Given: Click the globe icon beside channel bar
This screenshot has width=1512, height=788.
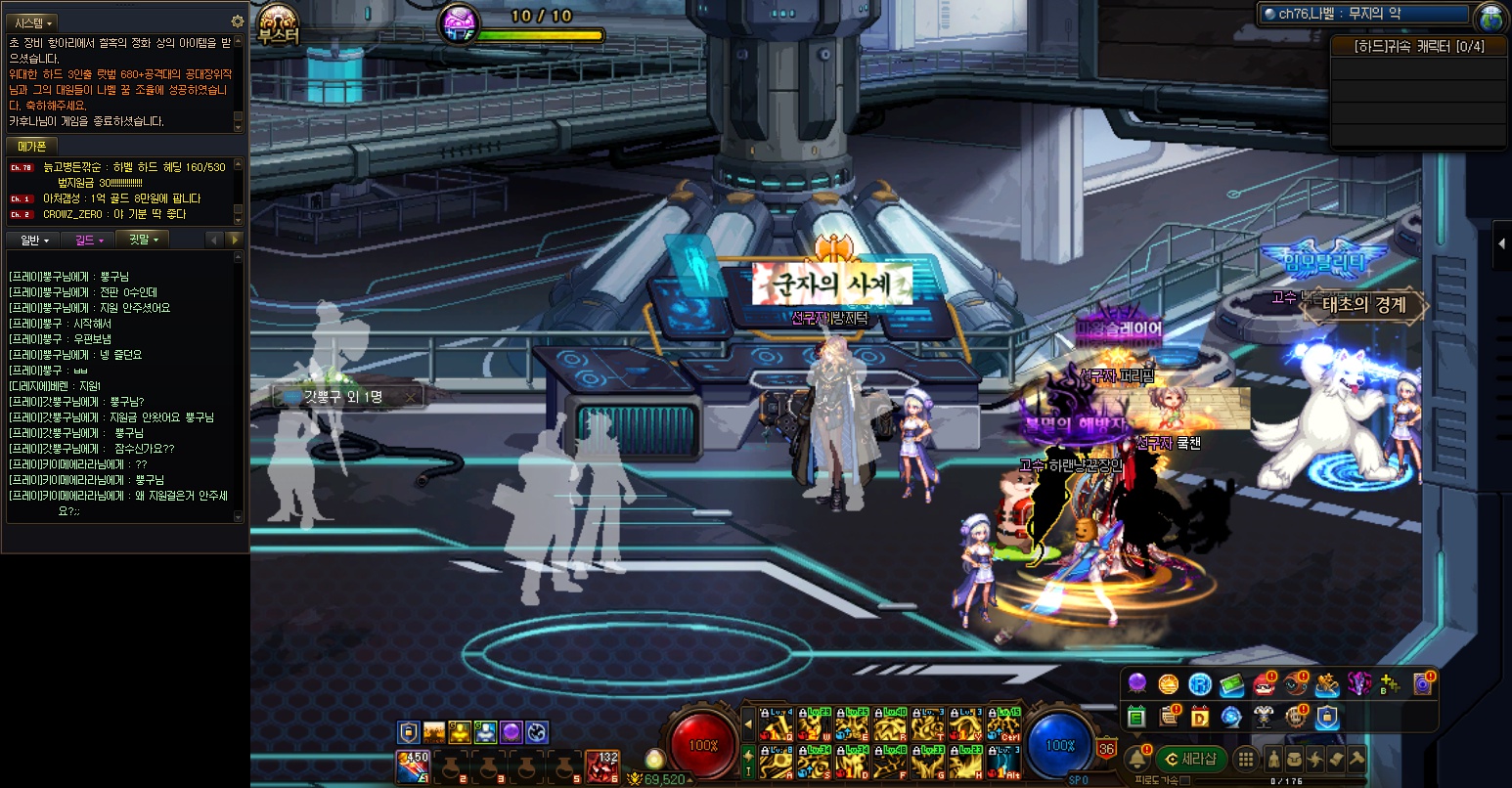Looking at the screenshot, I should (1490, 18).
